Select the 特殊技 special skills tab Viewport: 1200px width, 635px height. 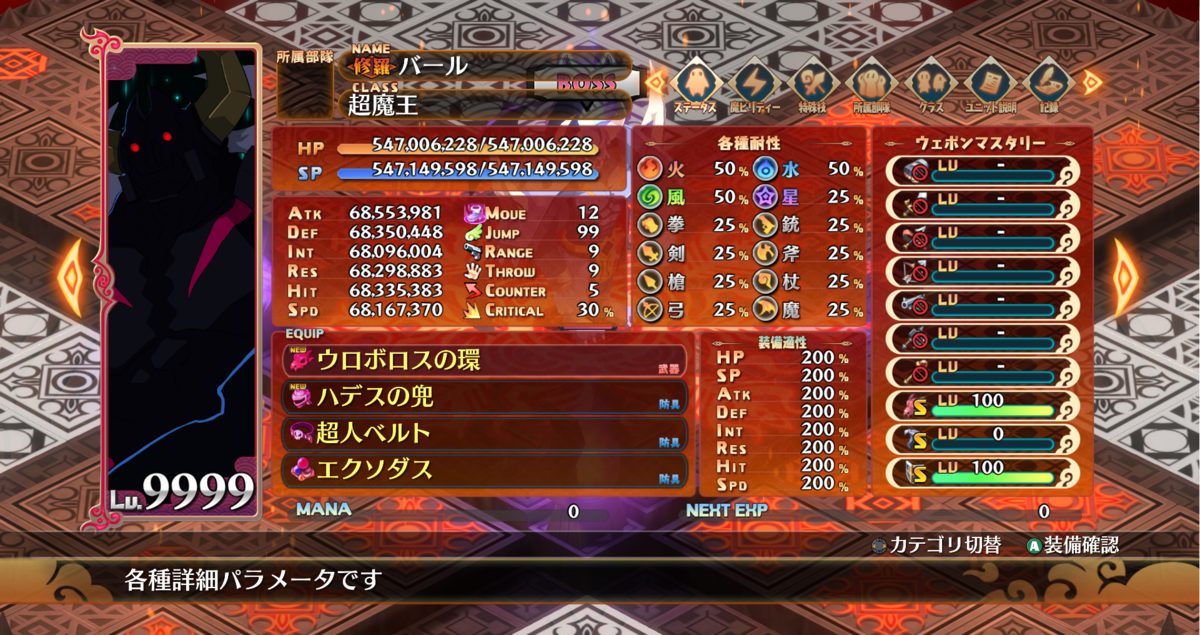[812, 85]
